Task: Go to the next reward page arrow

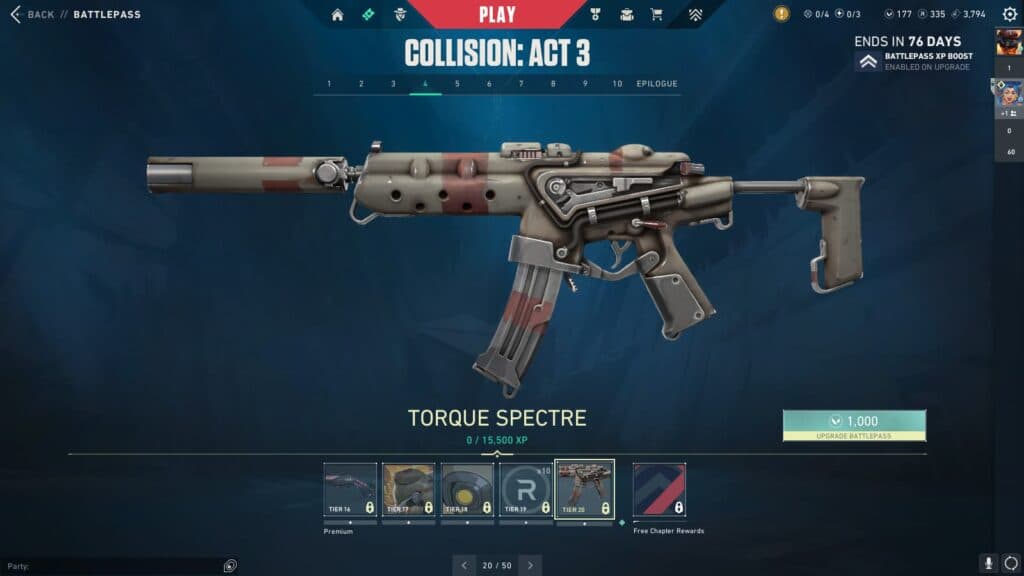Action: click(x=531, y=565)
